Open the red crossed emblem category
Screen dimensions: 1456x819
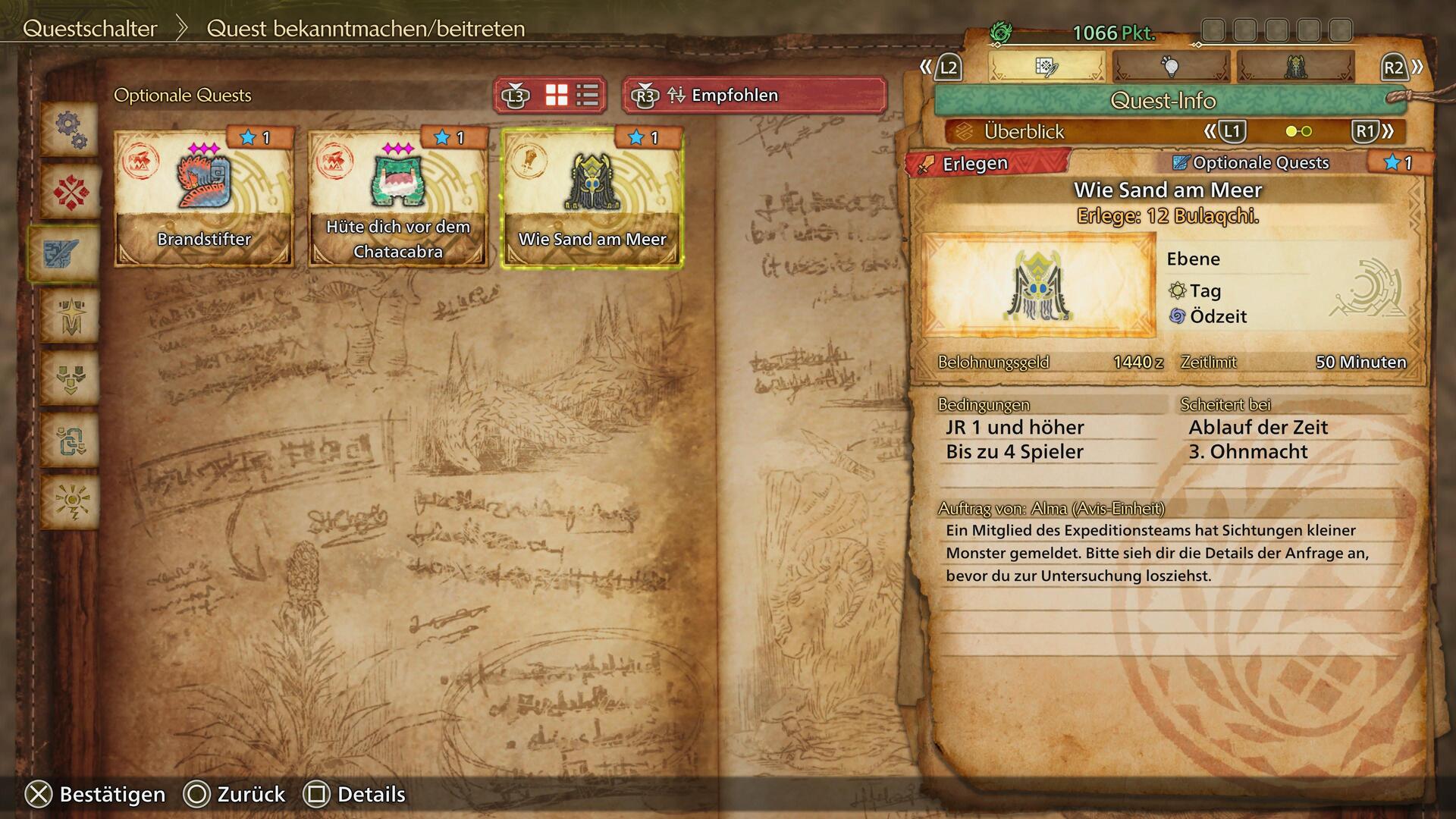[x=71, y=191]
